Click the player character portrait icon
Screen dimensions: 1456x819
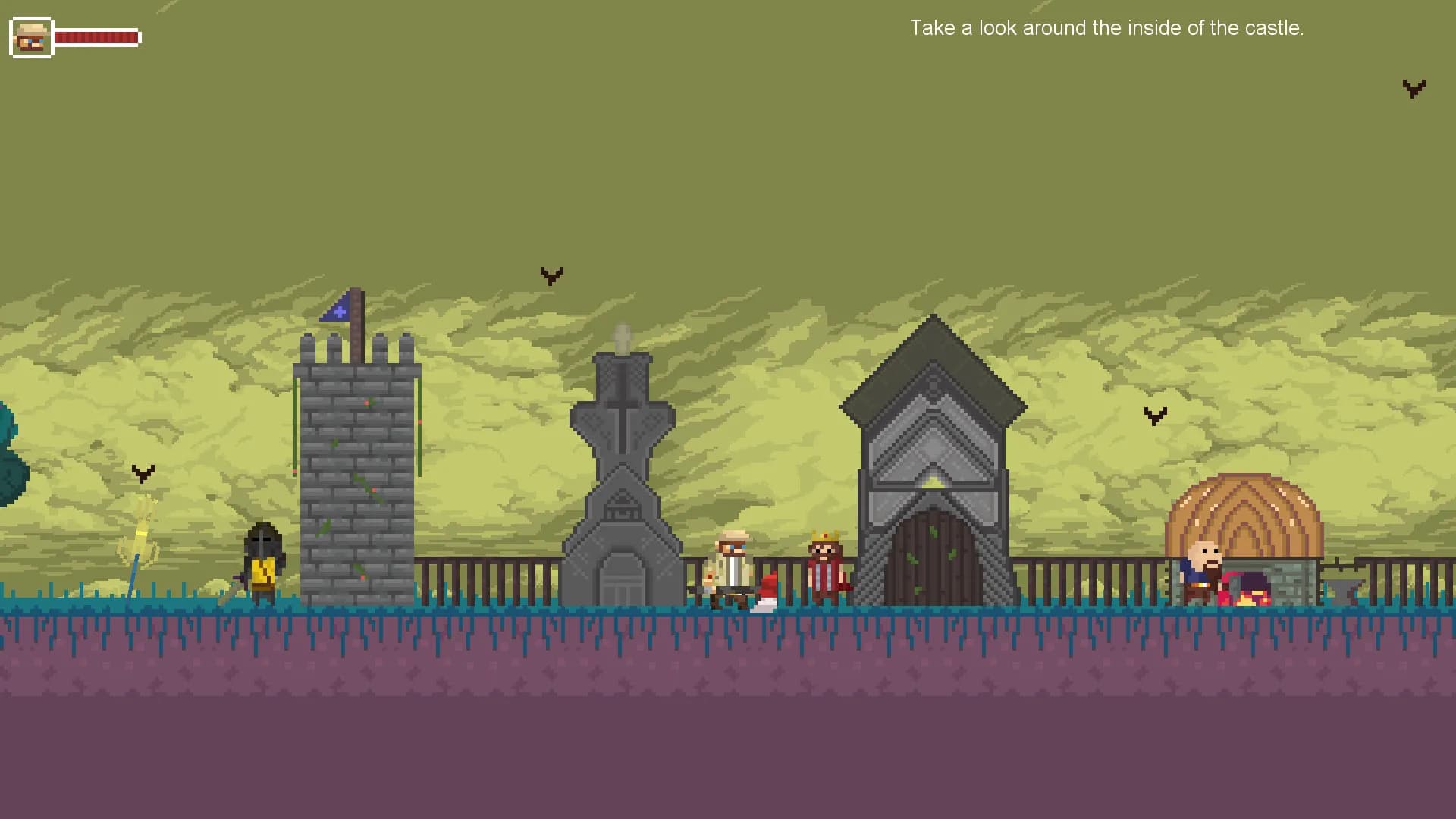31,37
